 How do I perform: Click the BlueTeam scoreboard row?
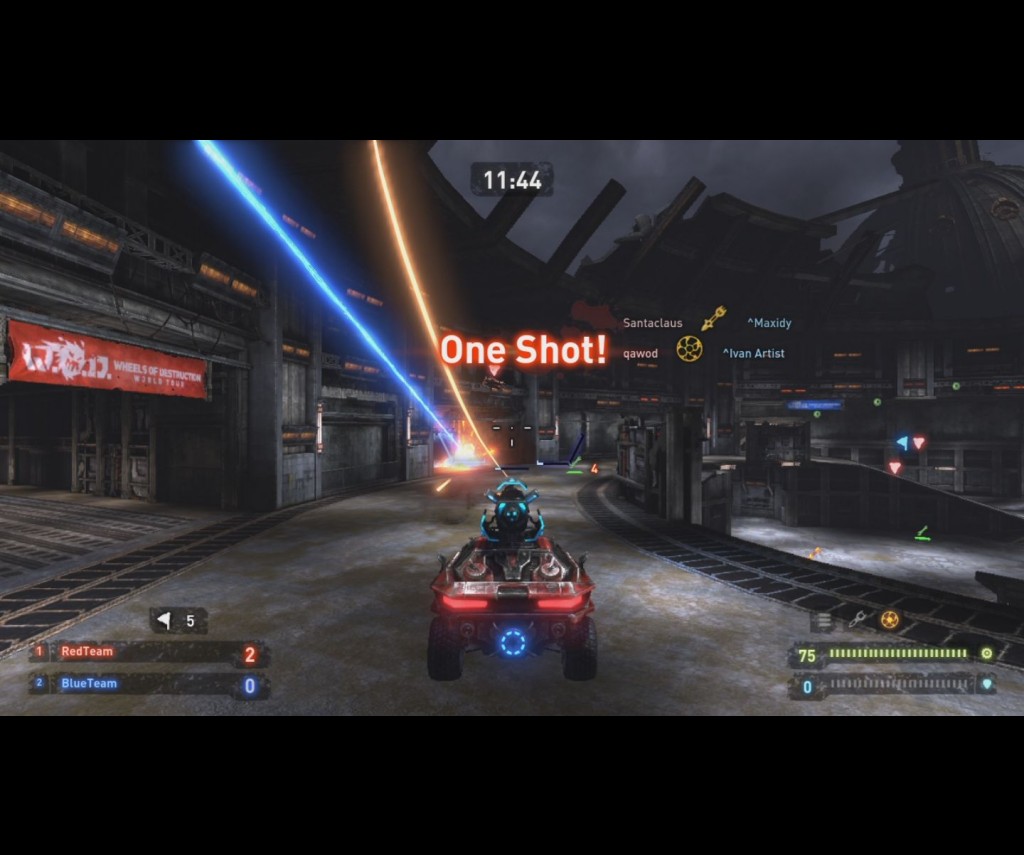[148, 685]
